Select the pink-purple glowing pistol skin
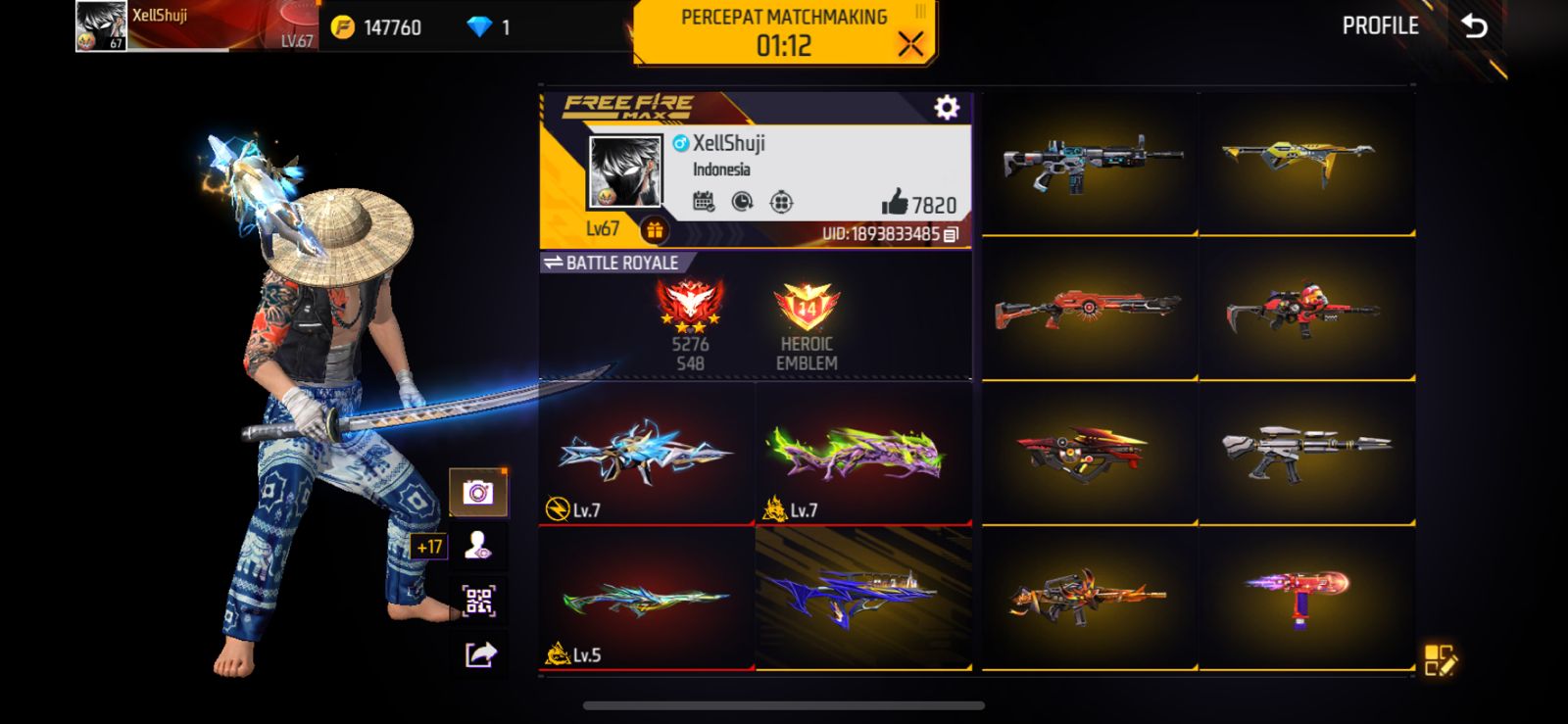 click(x=1306, y=596)
